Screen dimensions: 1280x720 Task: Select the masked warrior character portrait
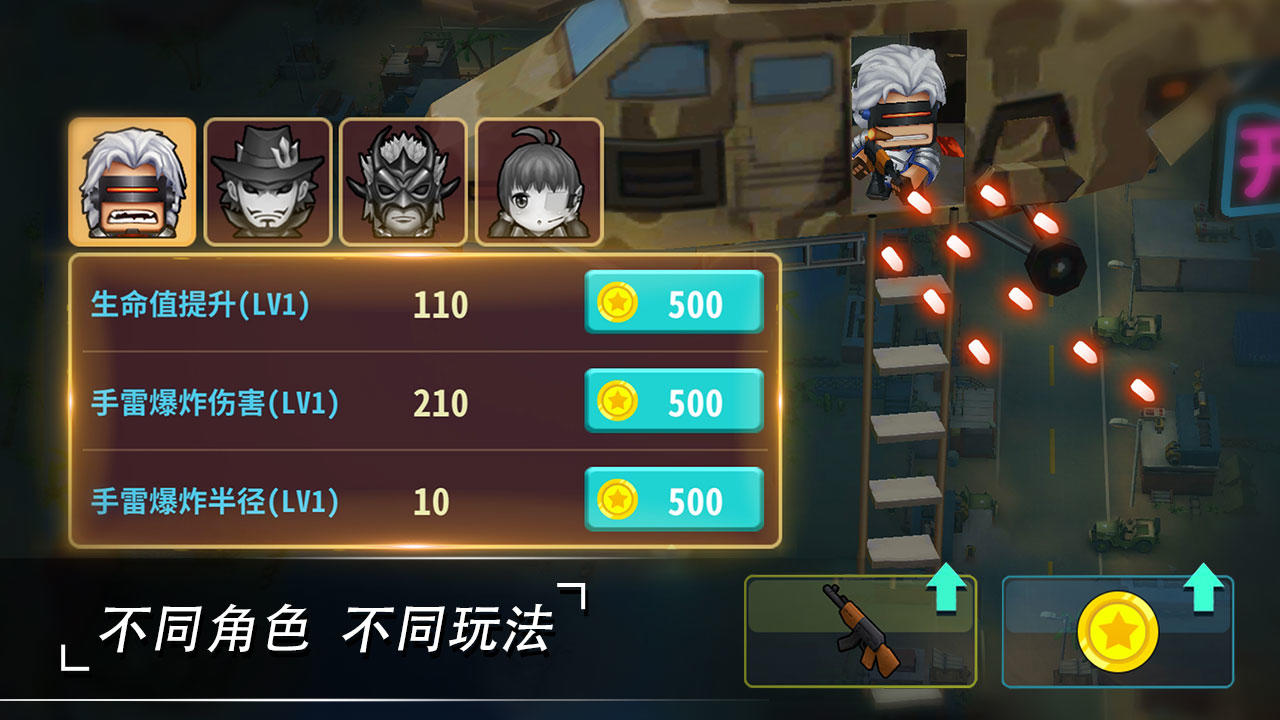[x=401, y=178]
